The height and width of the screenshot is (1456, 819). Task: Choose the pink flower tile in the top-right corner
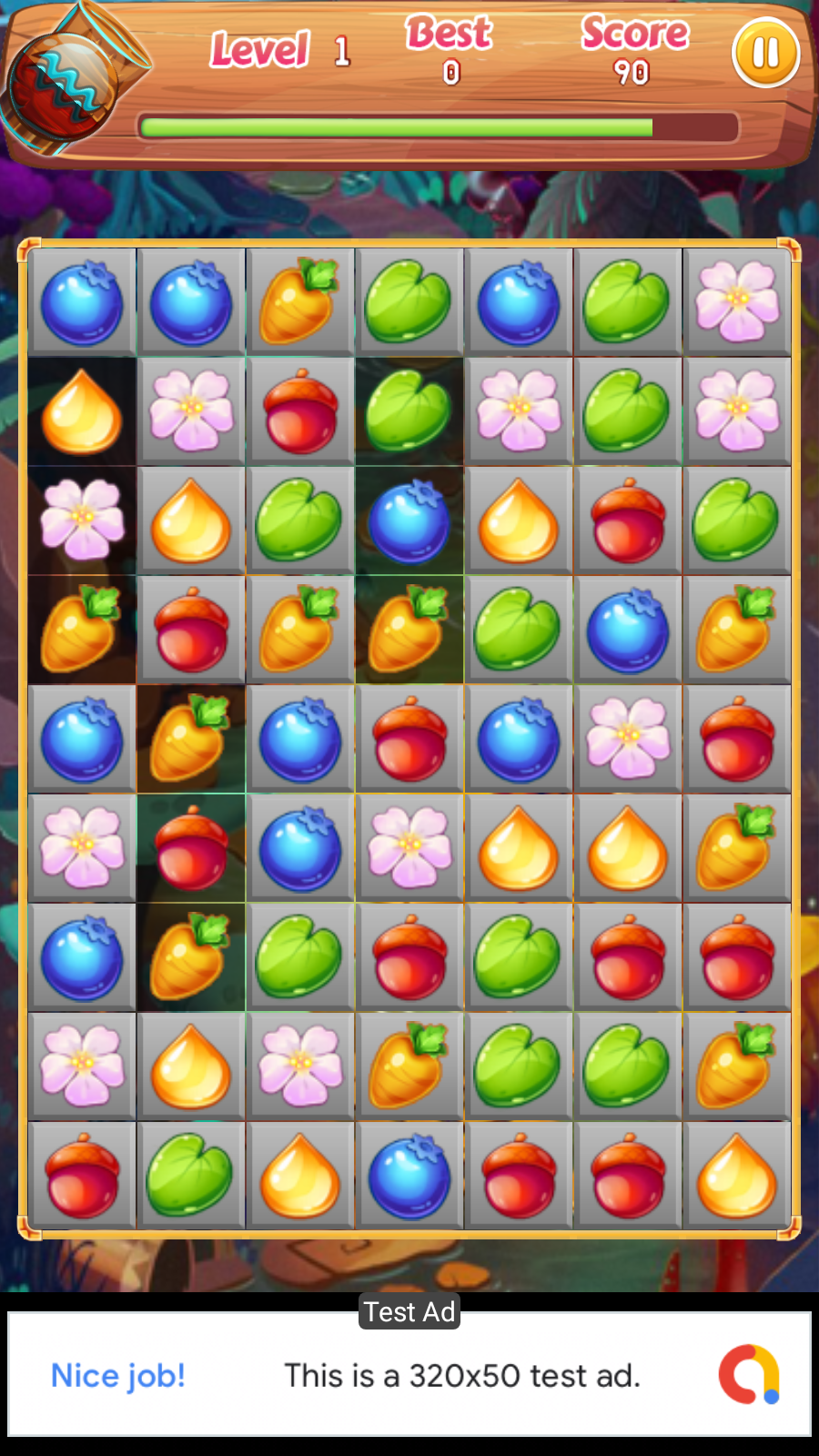[737, 302]
